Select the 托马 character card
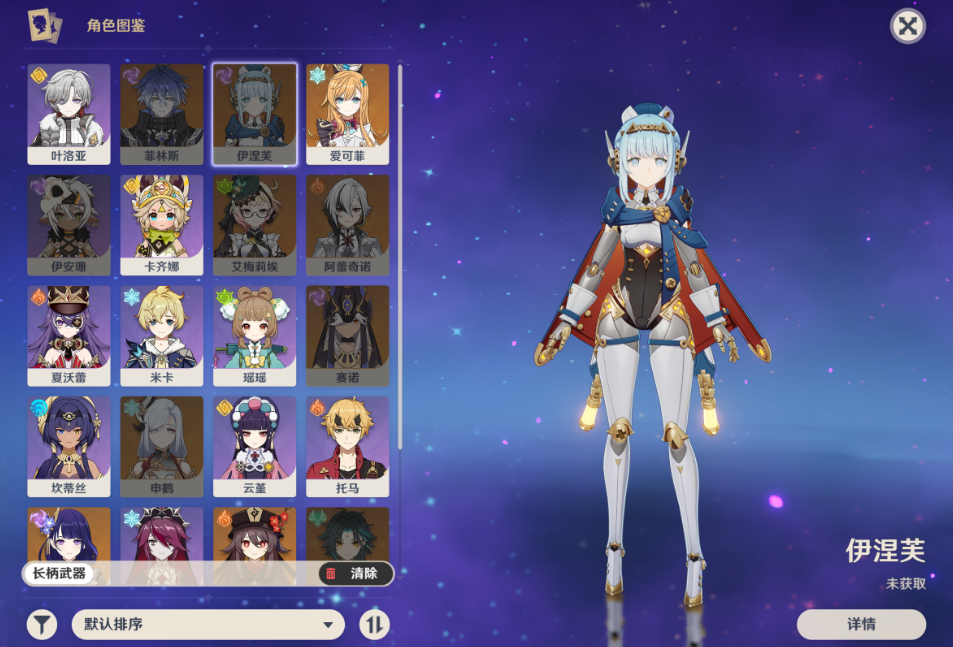The image size is (953, 647). tap(347, 446)
